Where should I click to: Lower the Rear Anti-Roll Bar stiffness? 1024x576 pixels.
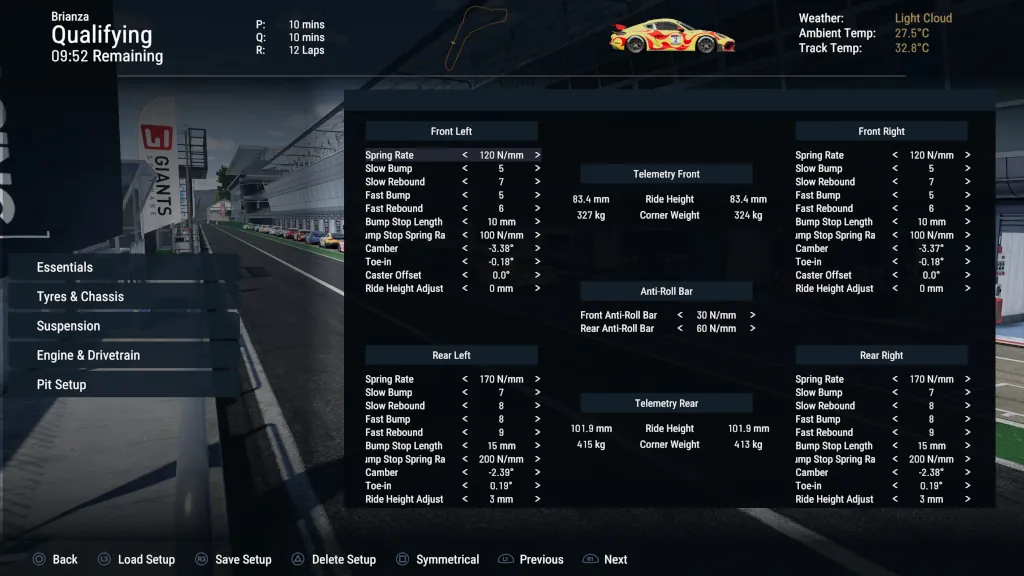pos(680,328)
